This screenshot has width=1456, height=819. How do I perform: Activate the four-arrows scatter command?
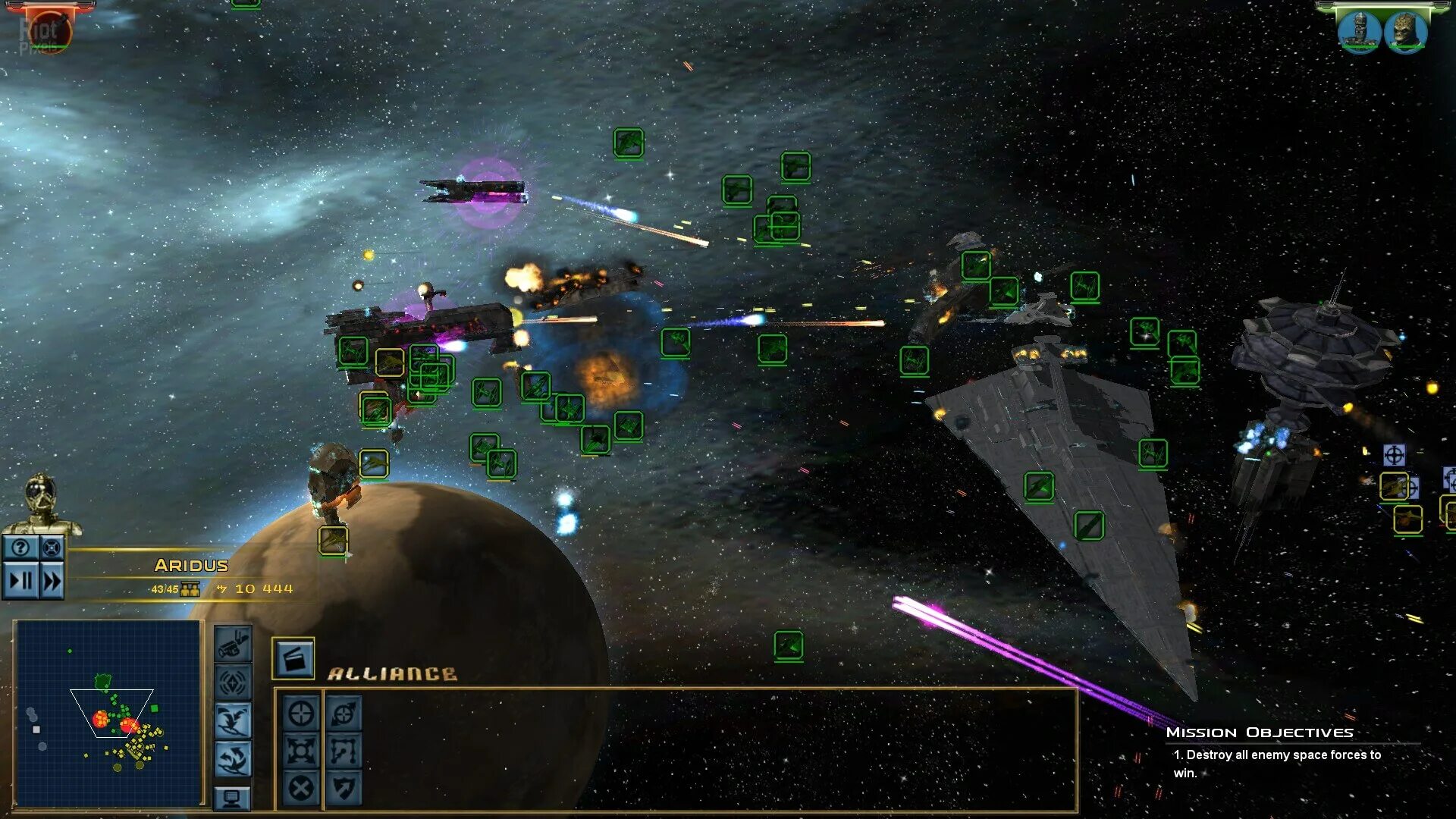(x=301, y=751)
